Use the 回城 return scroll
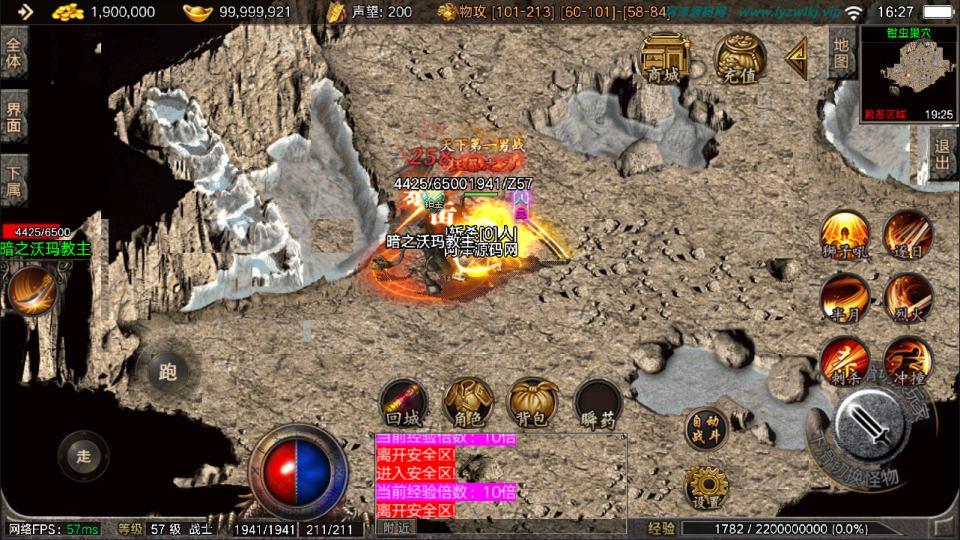 pos(404,403)
